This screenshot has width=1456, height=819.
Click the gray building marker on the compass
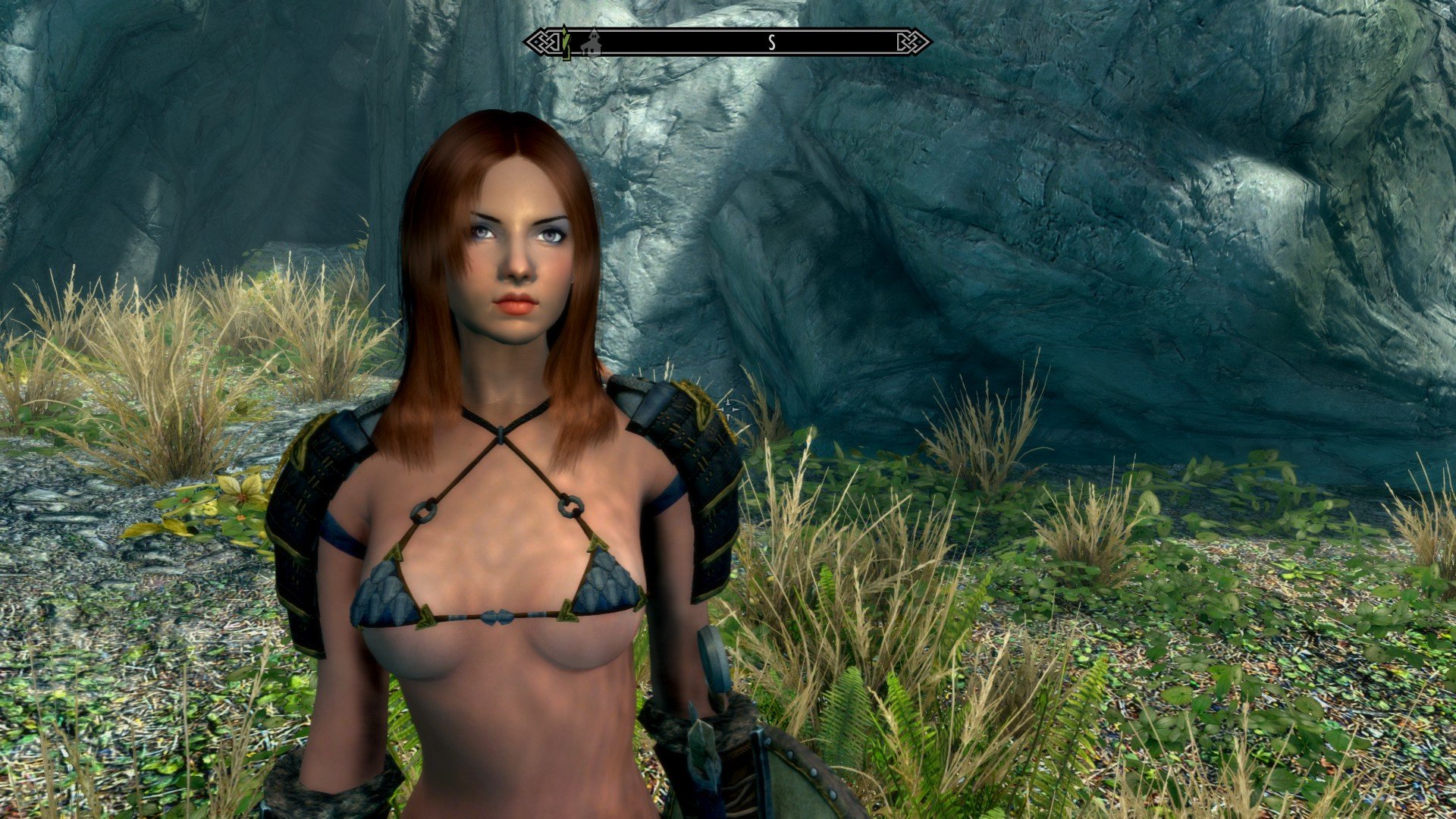tap(591, 42)
